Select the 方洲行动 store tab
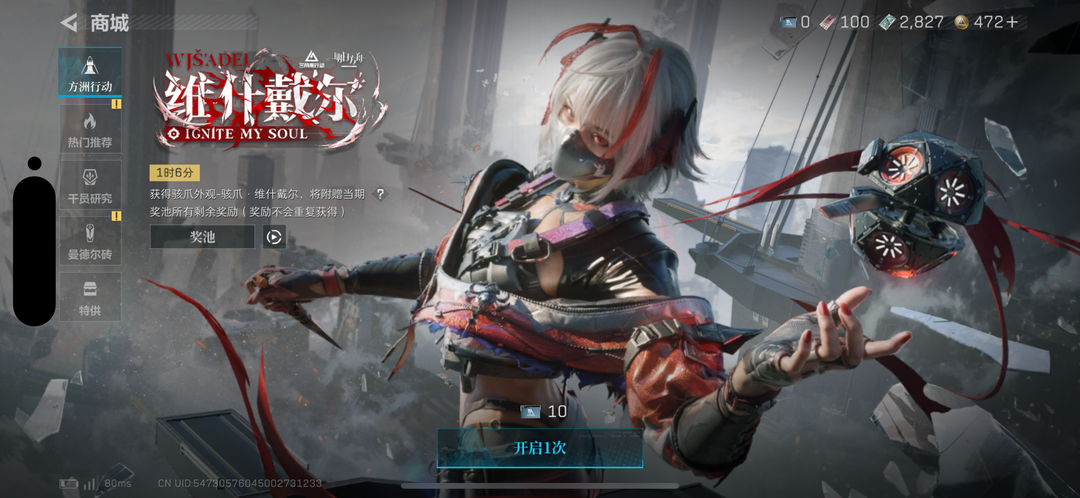1080x498 pixels. click(90, 73)
